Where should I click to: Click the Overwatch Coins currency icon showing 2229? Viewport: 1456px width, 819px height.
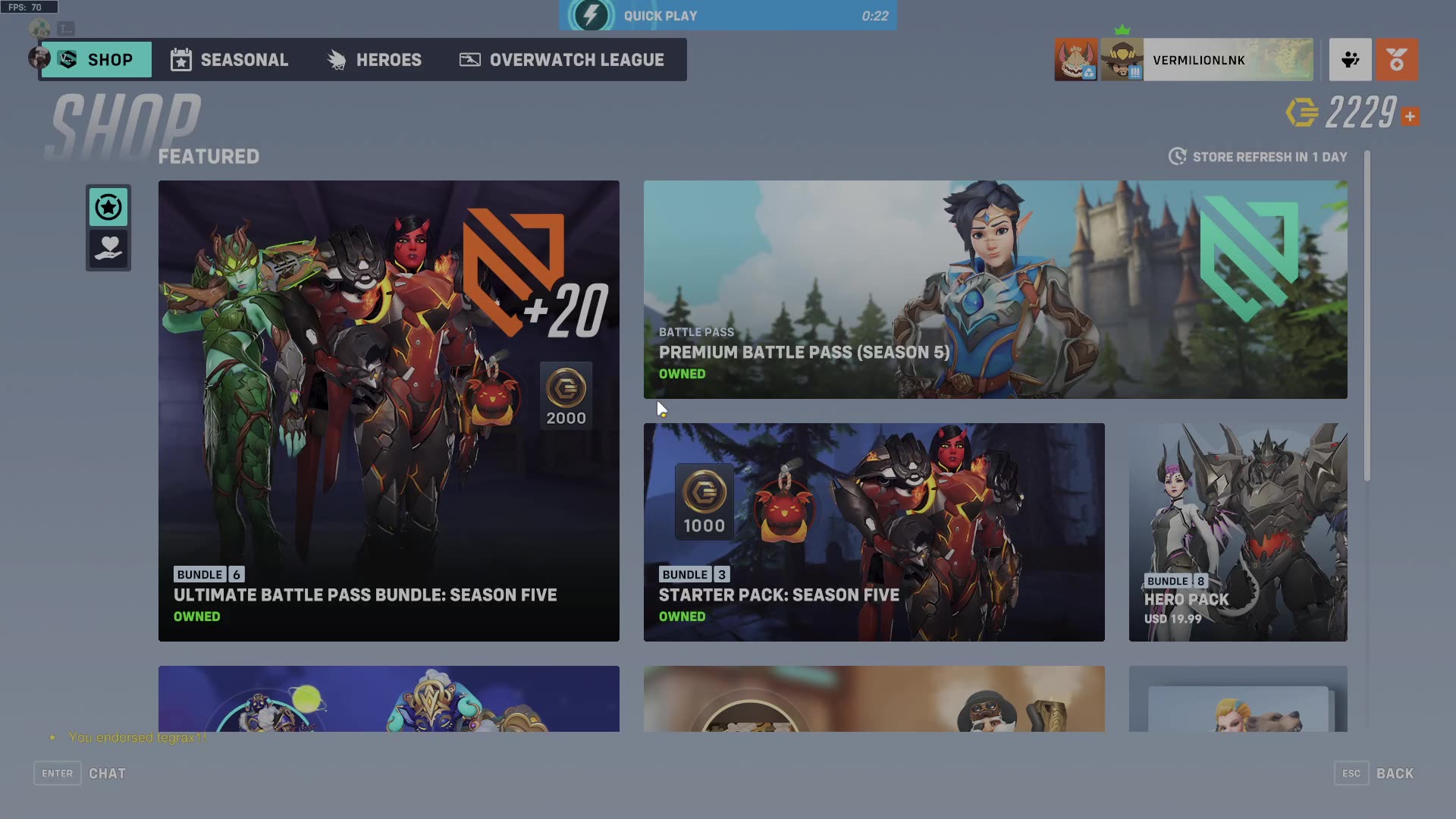click(1299, 115)
